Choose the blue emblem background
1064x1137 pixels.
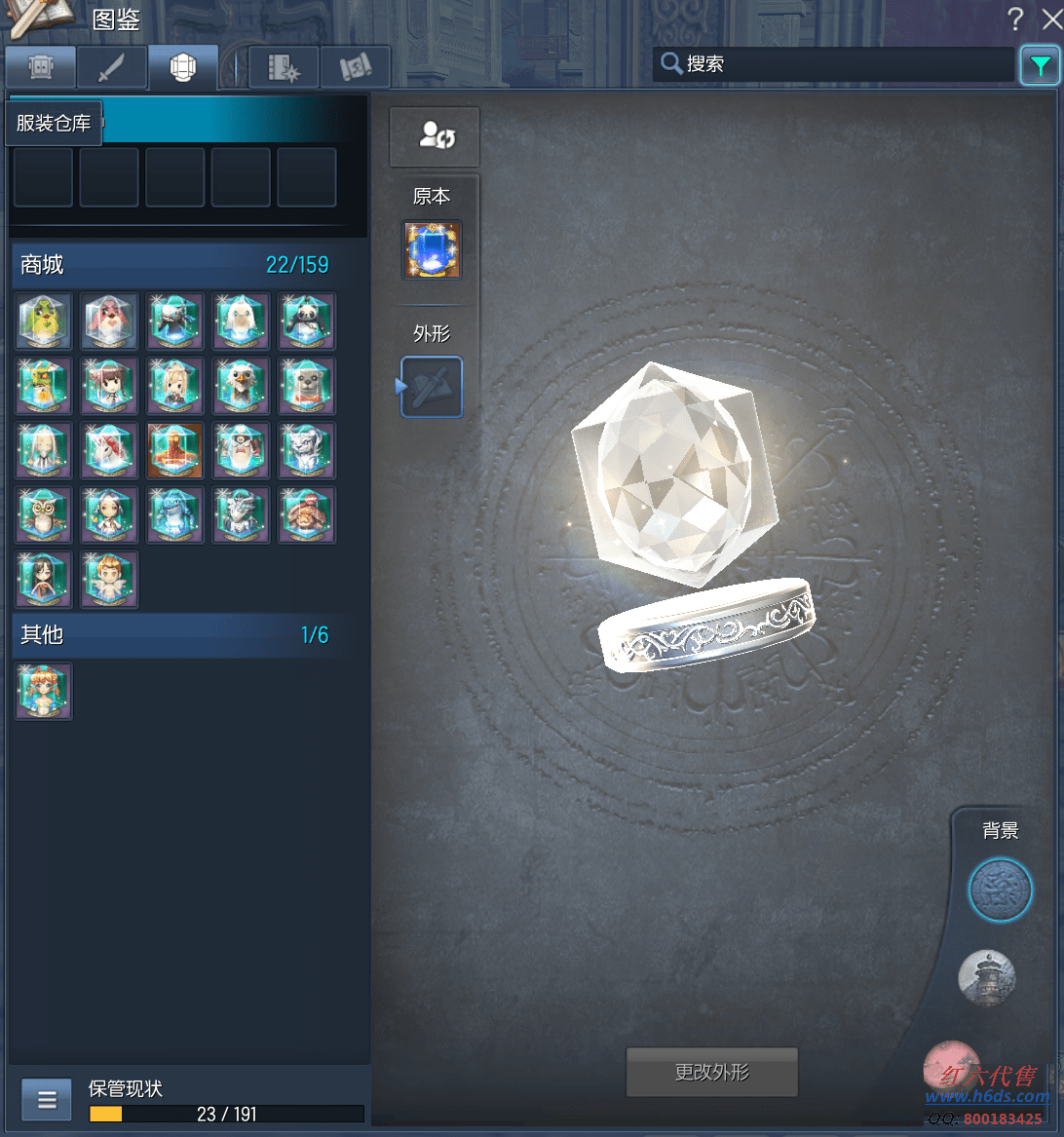coord(1000,890)
